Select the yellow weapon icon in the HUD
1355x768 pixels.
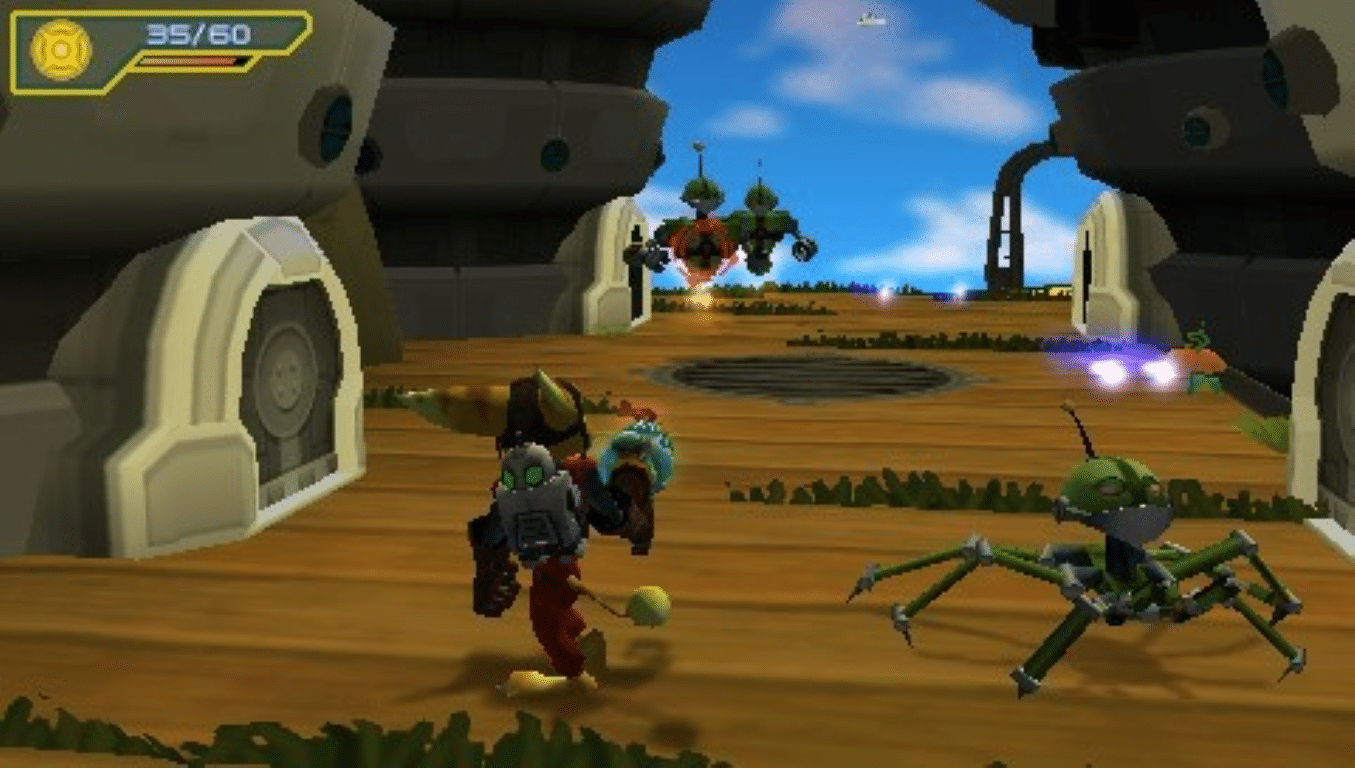pos(61,50)
